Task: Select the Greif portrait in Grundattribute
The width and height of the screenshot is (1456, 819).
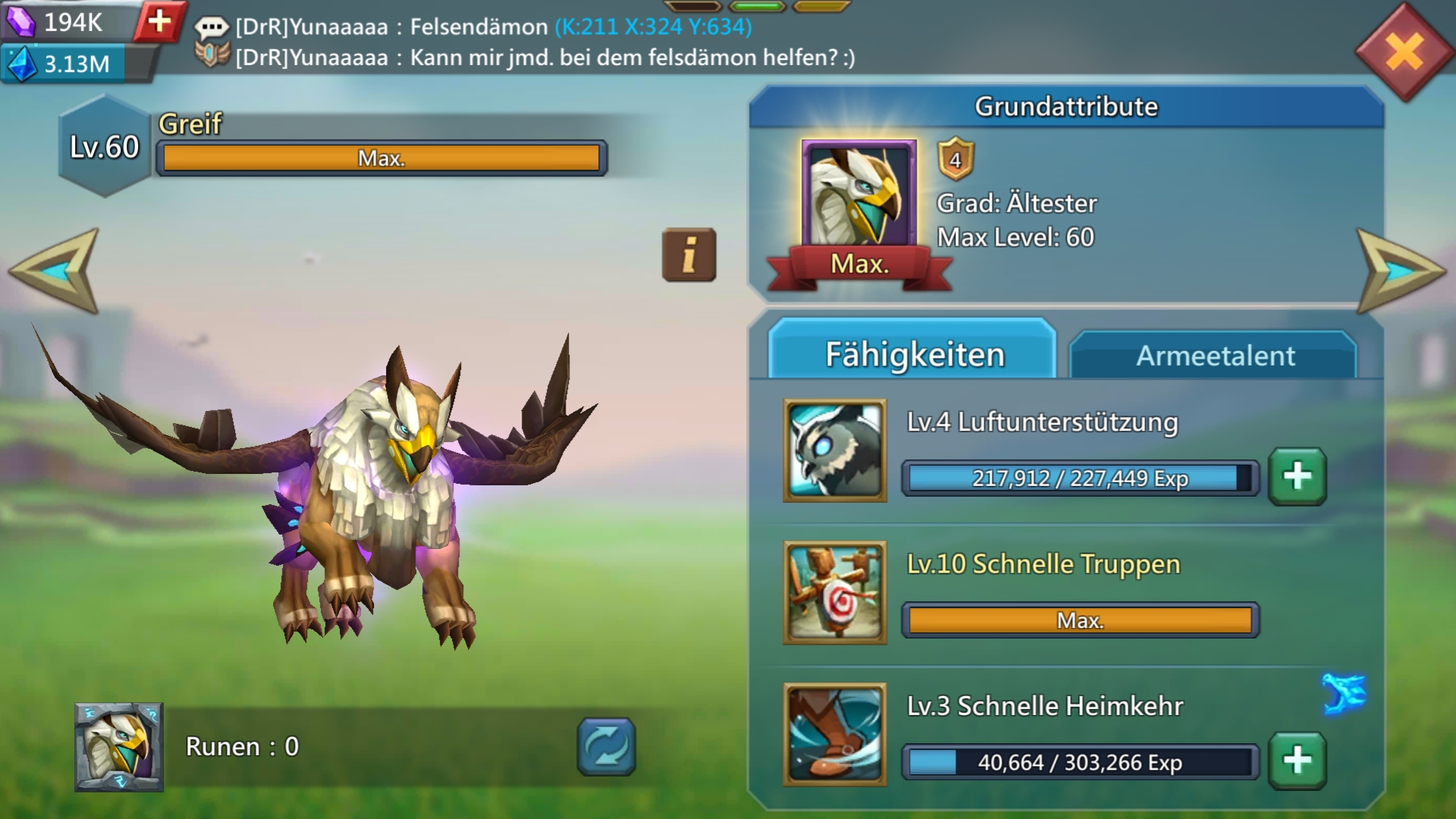Action: pos(859,195)
